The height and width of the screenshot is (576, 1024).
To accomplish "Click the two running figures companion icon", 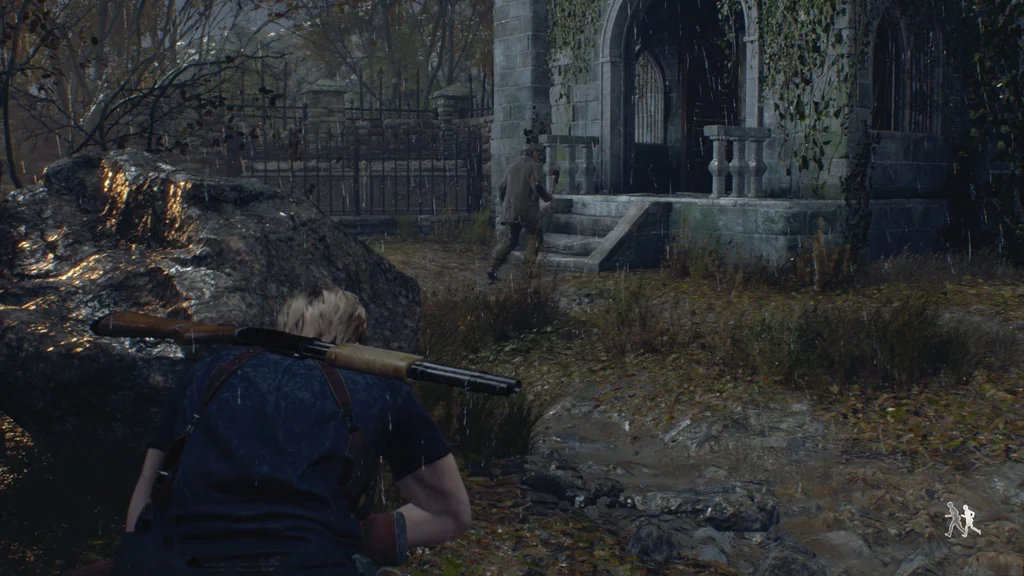I will point(962,520).
